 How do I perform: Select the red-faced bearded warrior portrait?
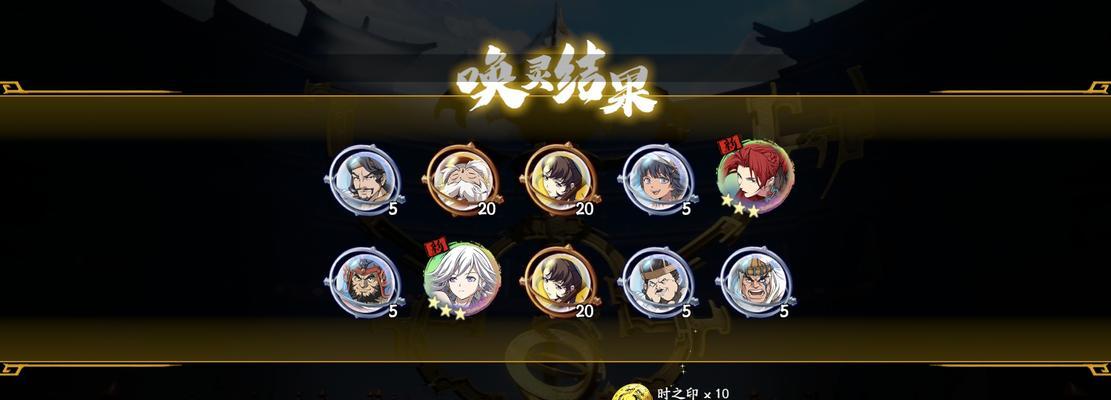(x=363, y=281)
